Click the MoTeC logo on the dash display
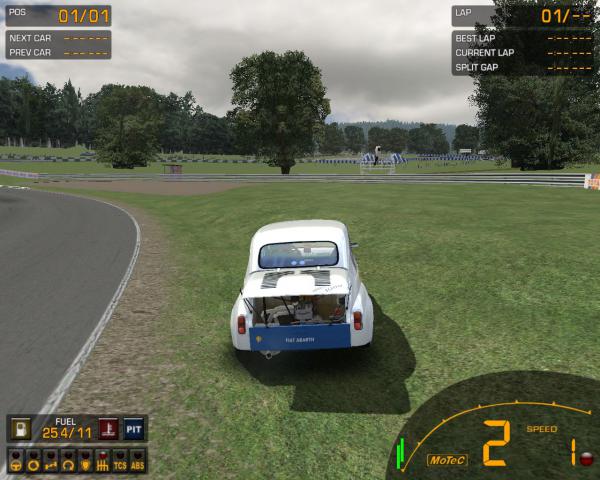 [x=447, y=460]
